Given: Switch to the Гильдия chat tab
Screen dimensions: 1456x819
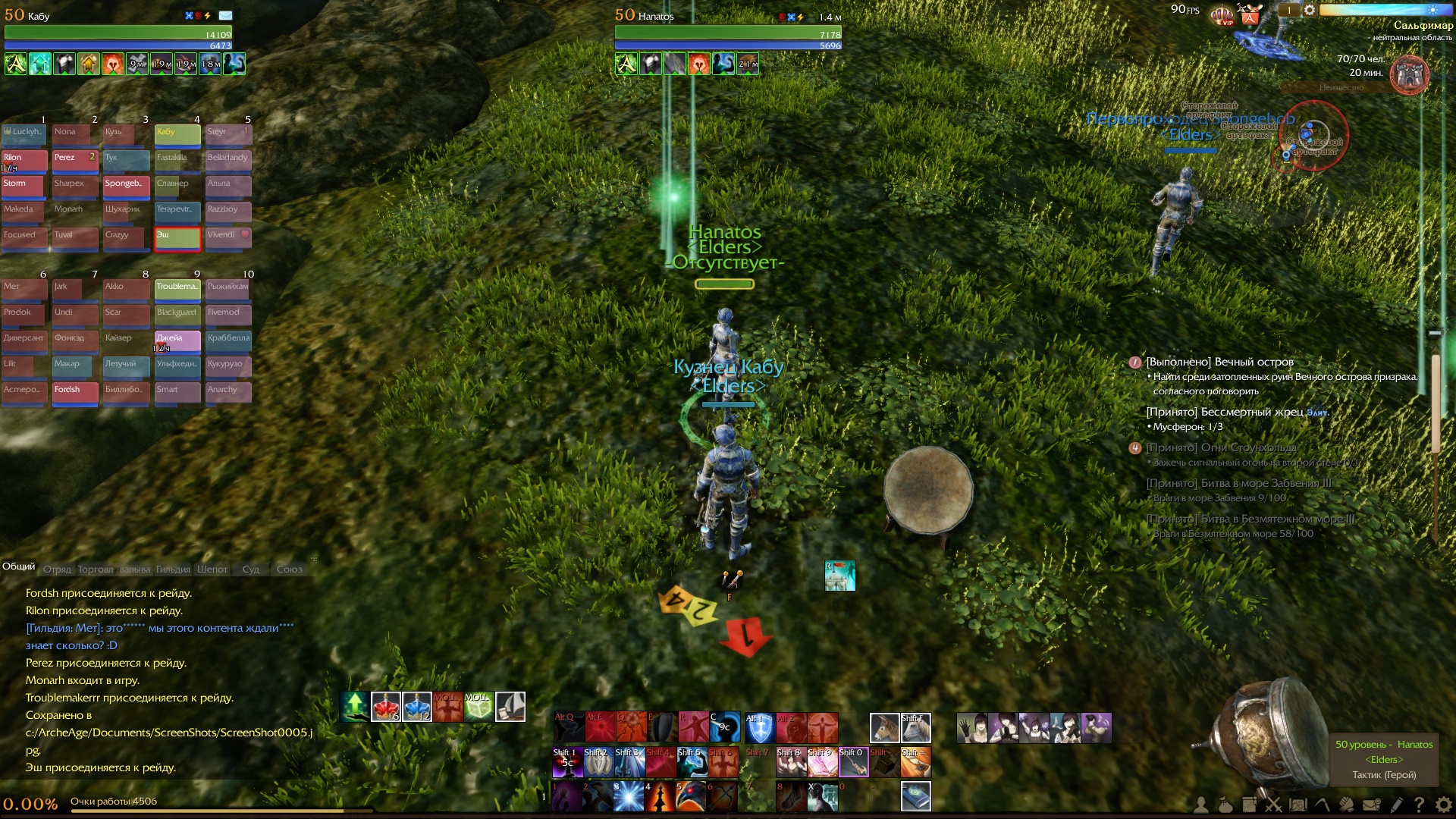Looking at the screenshot, I should tap(173, 570).
